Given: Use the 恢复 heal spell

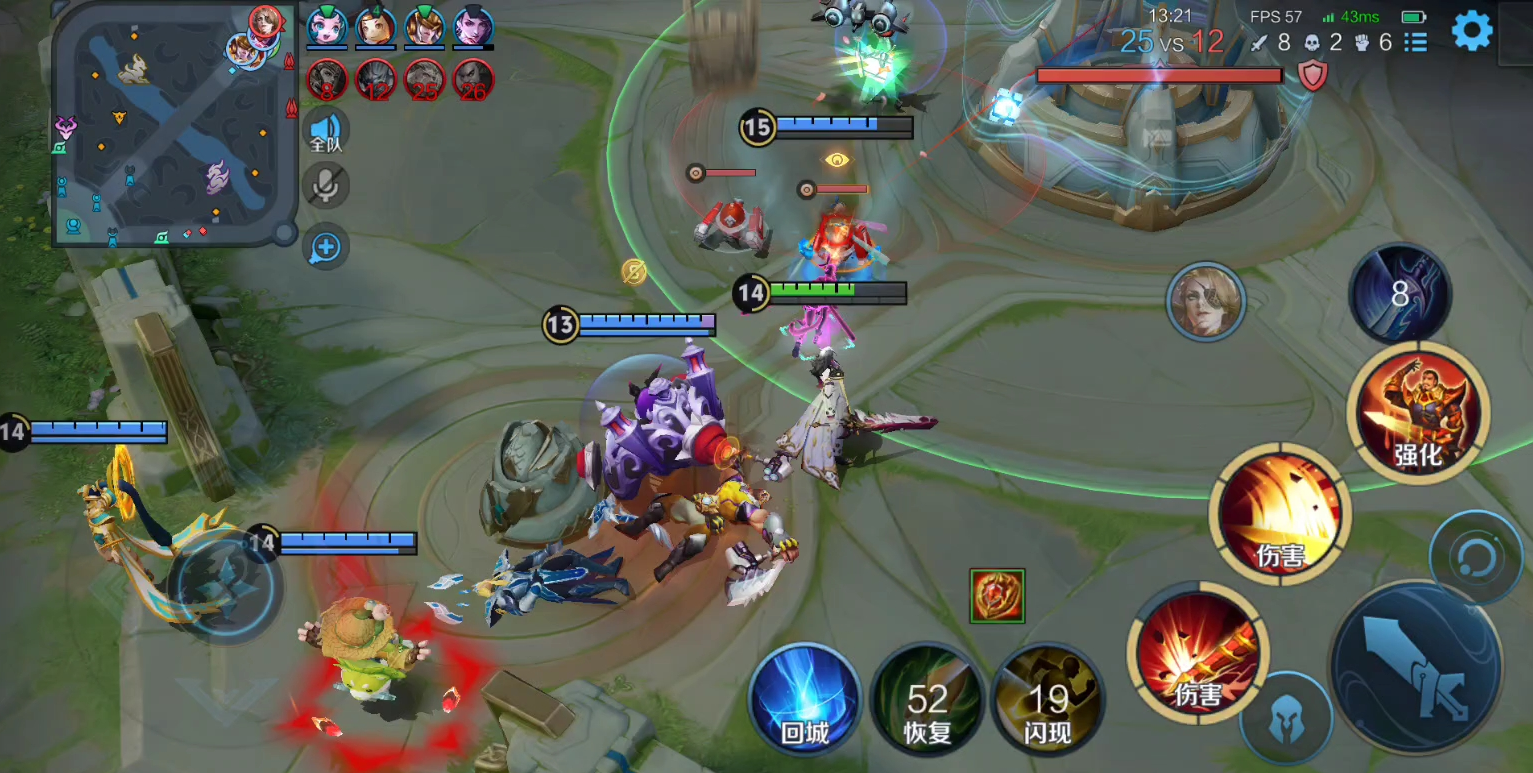Looking at the screenshot, I should [927, 700].
